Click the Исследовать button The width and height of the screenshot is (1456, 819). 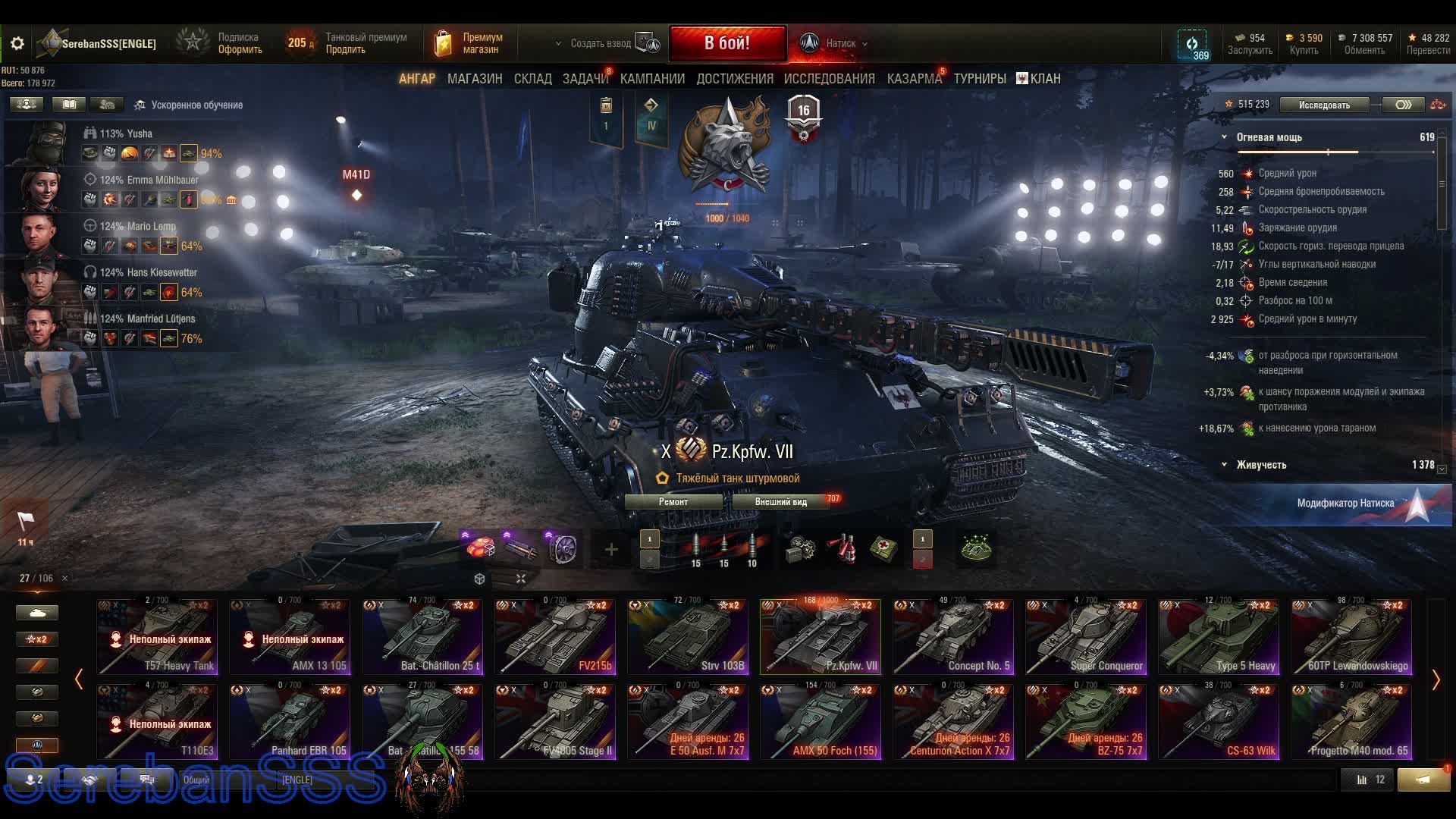coord(1324,105)
